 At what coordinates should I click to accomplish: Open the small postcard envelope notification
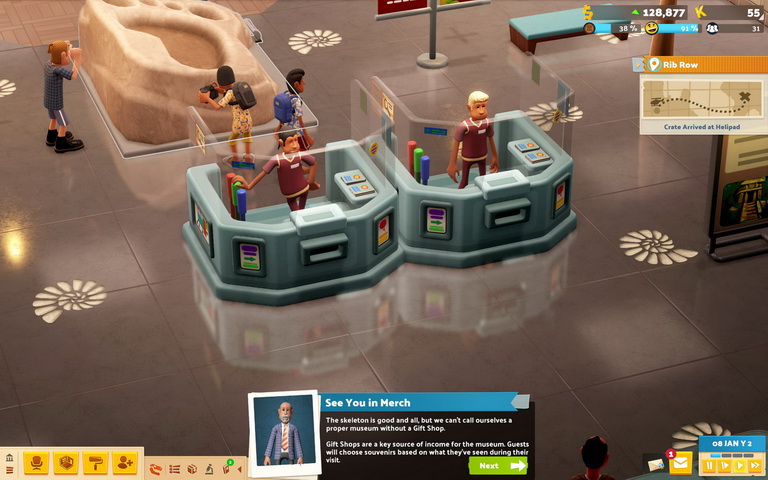[x=655, y=465]
